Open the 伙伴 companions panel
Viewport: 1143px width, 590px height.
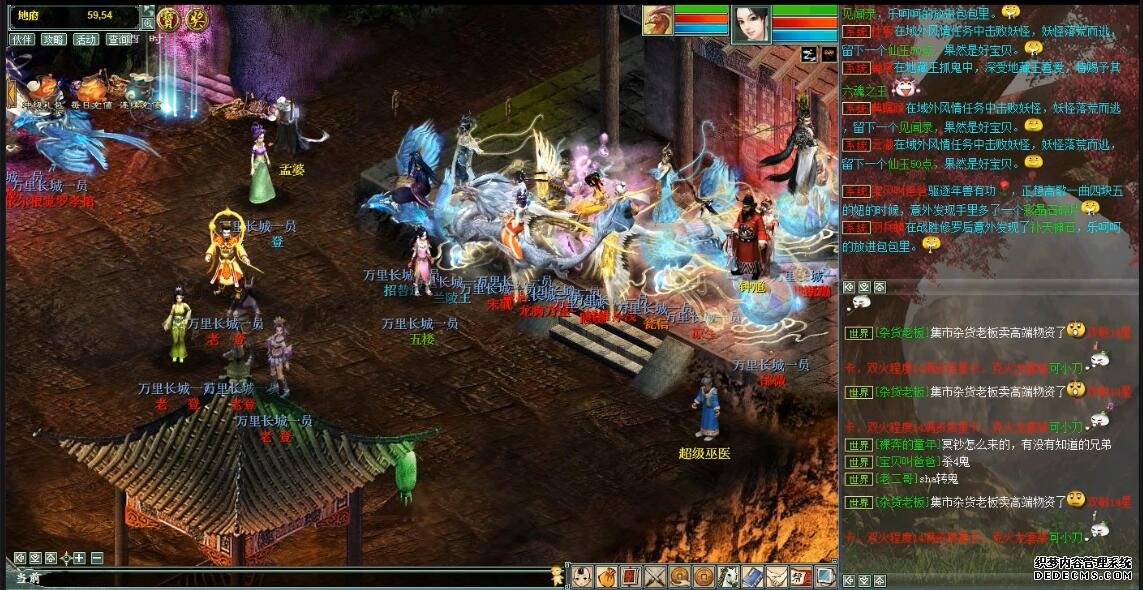[x=22, y=39]
